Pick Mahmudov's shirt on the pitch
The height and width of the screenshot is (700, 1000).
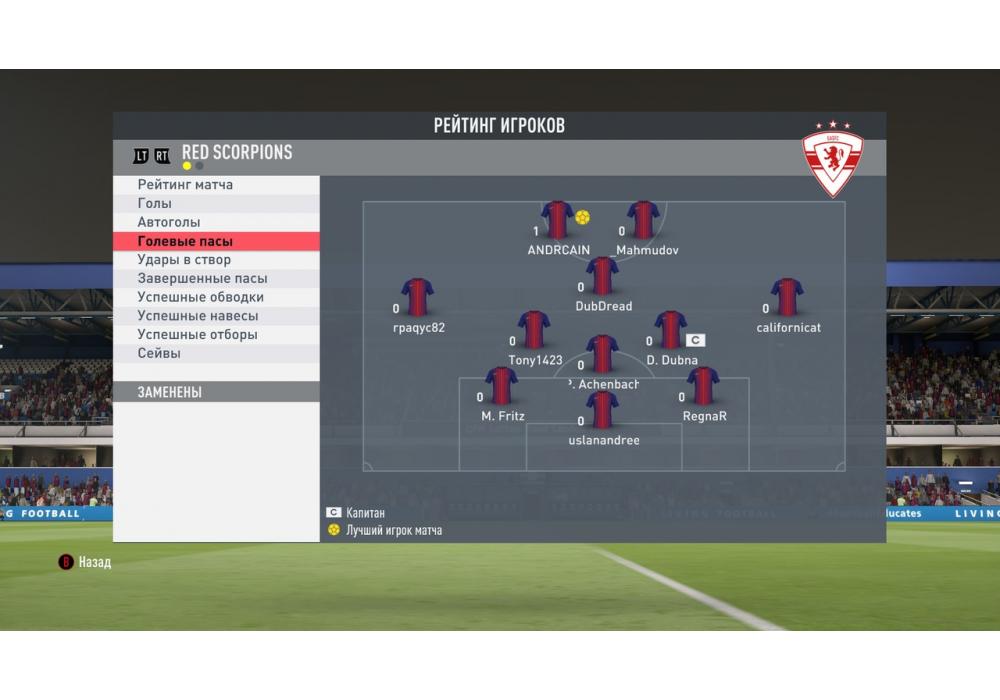(x=643, y=220)
